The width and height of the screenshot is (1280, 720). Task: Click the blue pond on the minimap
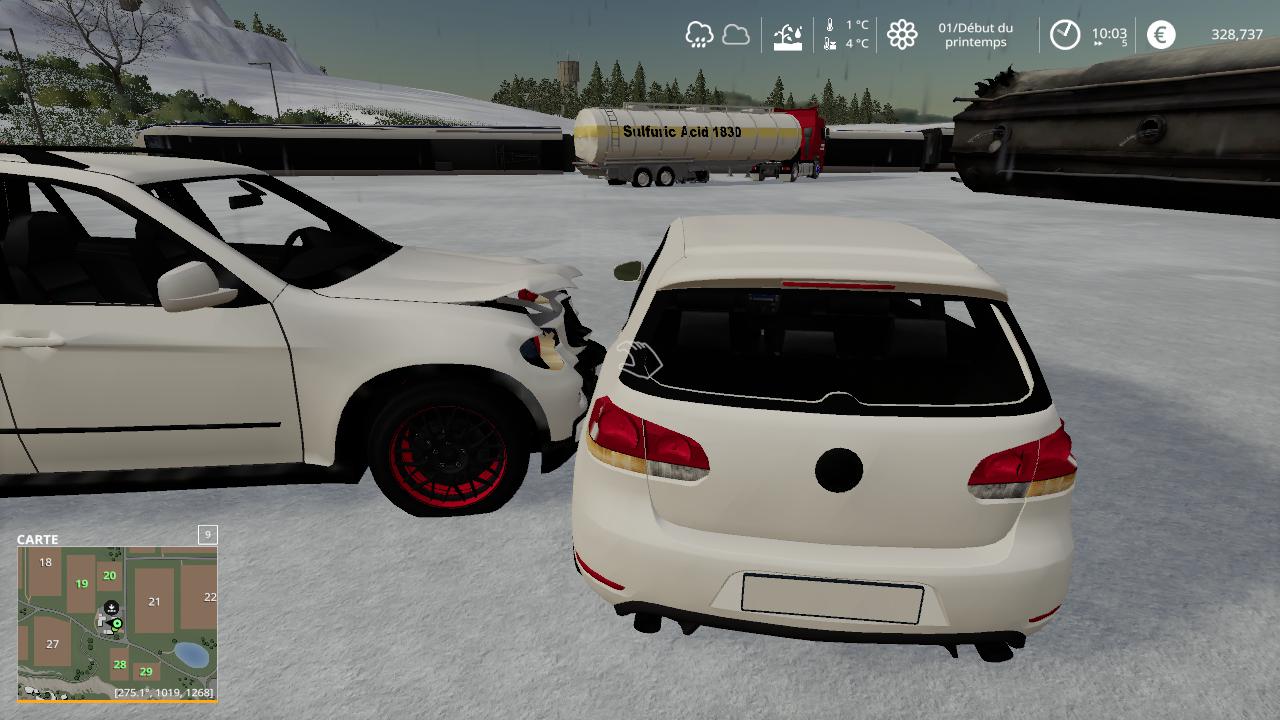(191, 655)
